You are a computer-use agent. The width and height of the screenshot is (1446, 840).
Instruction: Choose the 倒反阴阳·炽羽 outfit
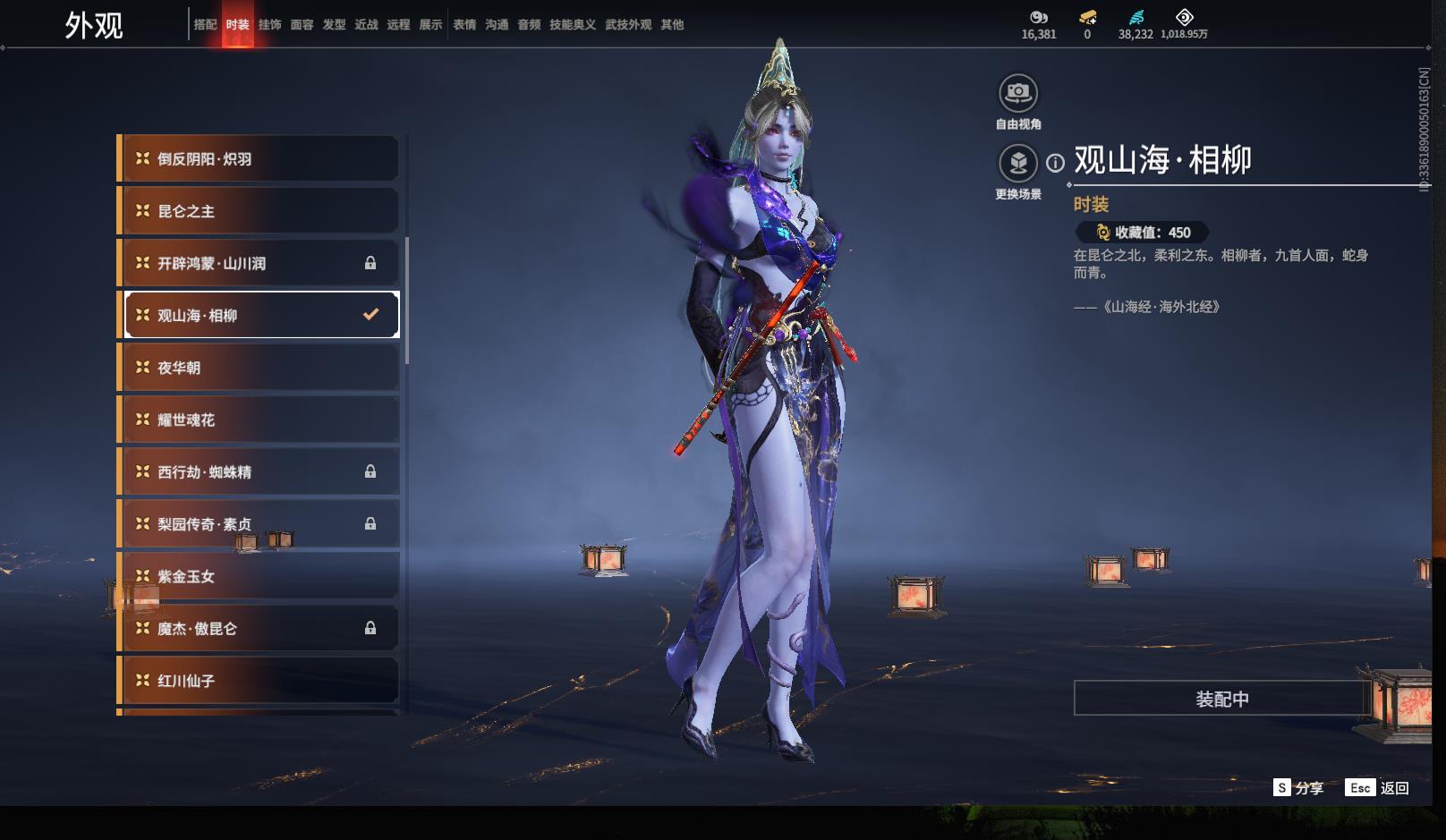click(x=259, y=159)
